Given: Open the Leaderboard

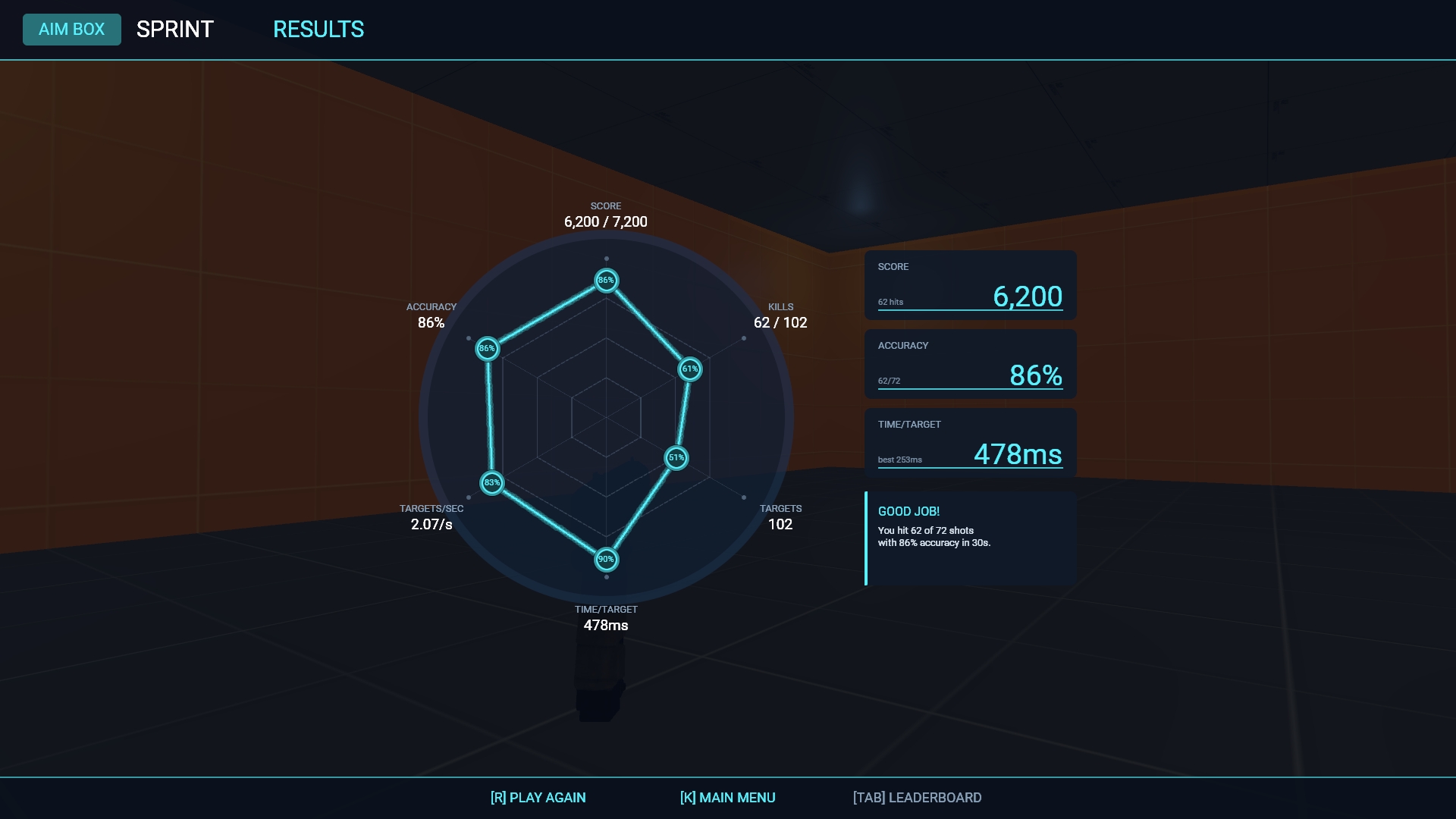Looking at the screenshot, I should pyautogui.click(x=917, y=798).
